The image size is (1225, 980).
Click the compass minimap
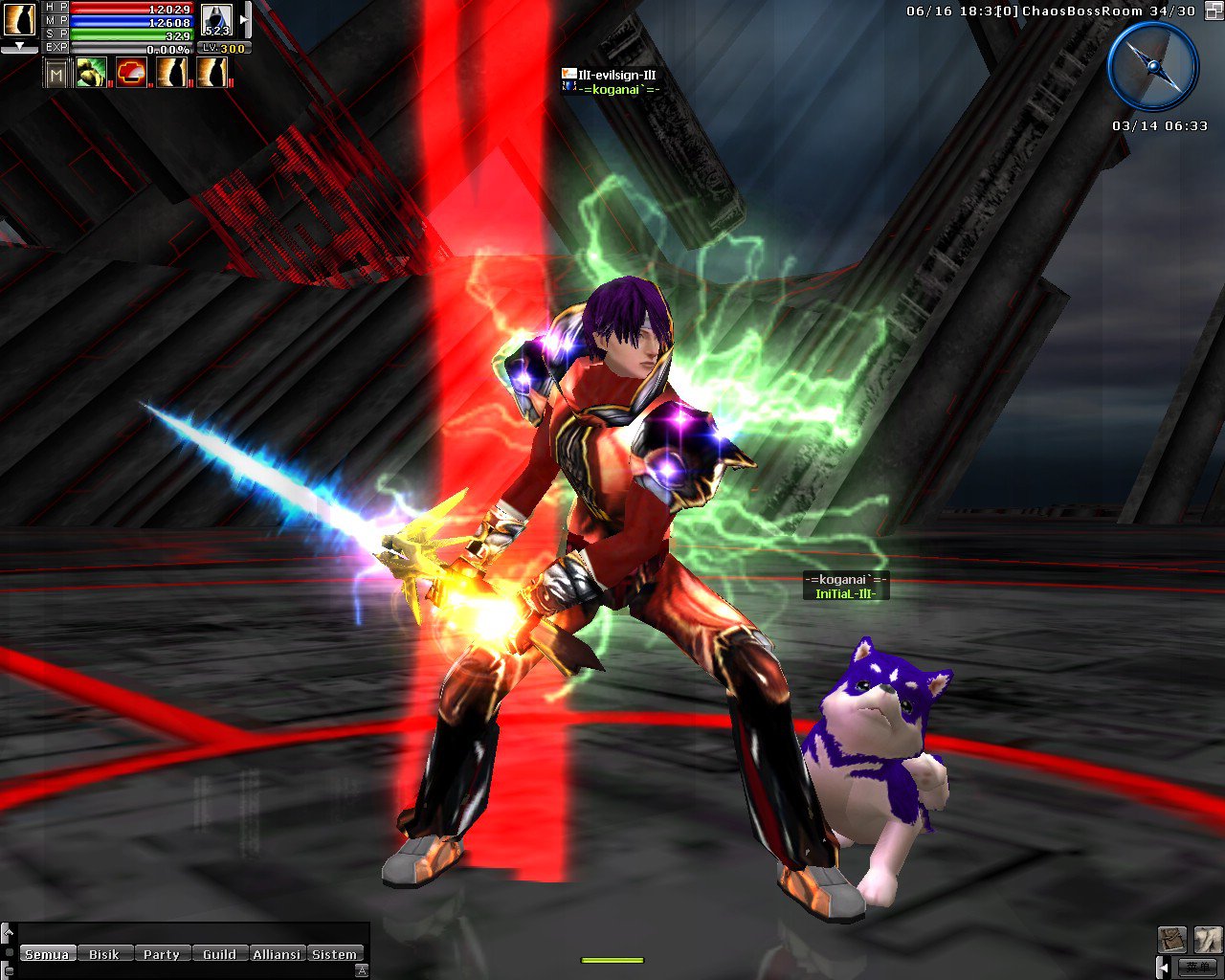coord(1152,67)
